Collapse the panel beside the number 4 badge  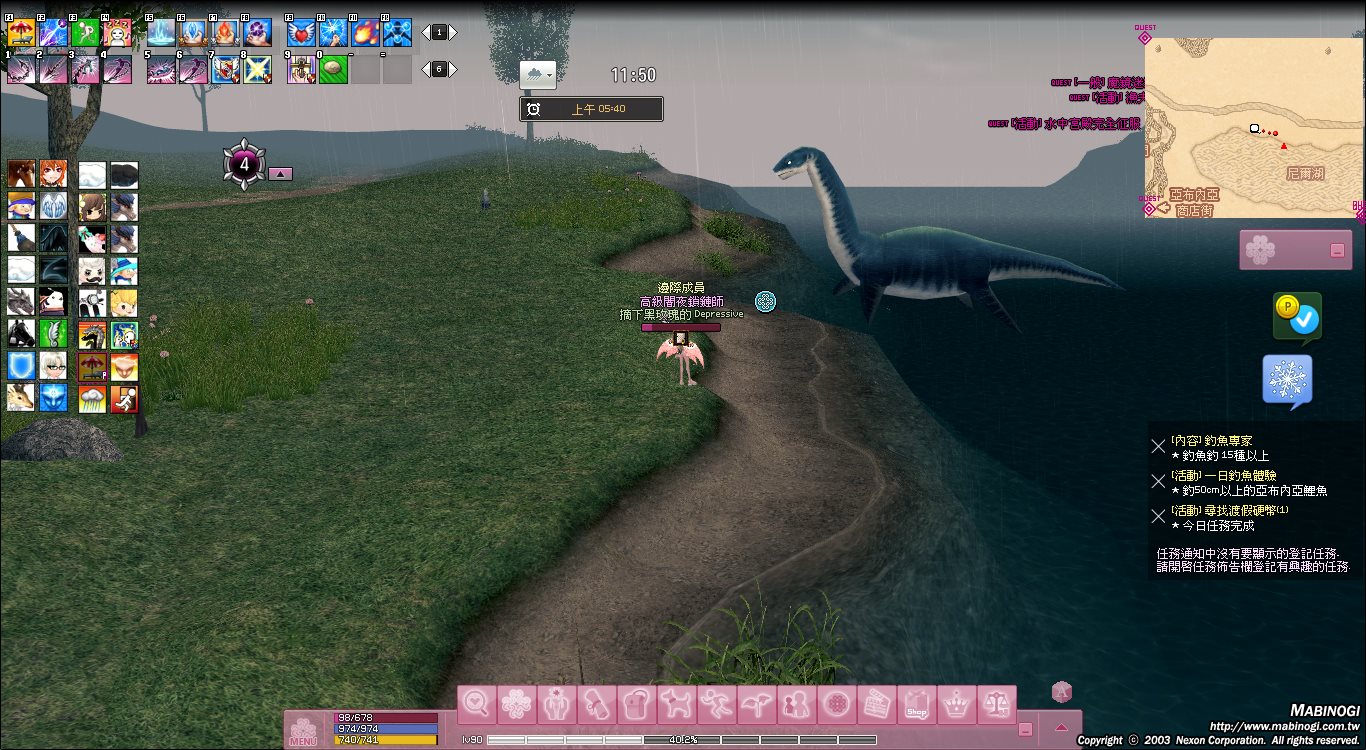281,174
